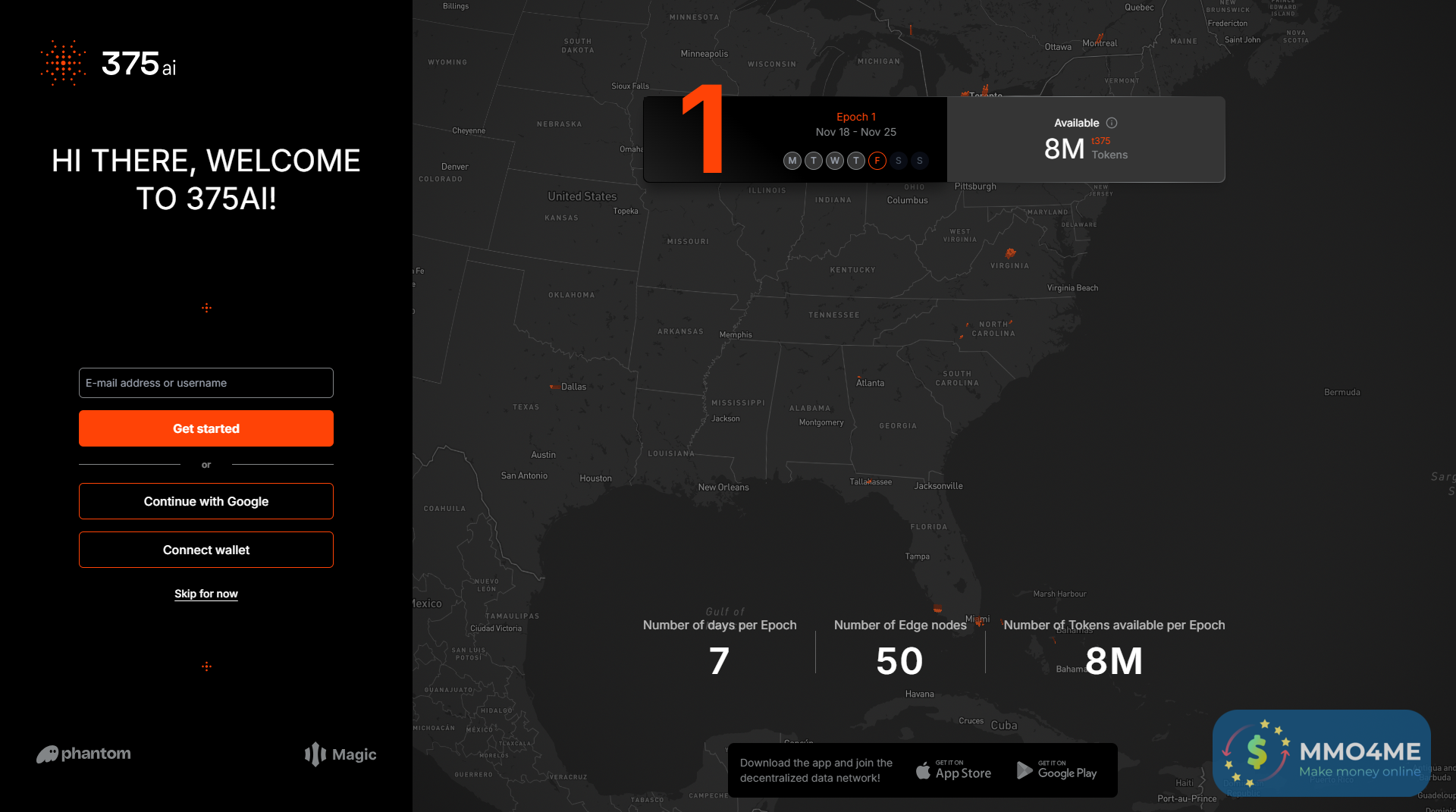Continue with Google sign-in

[206, 501]
